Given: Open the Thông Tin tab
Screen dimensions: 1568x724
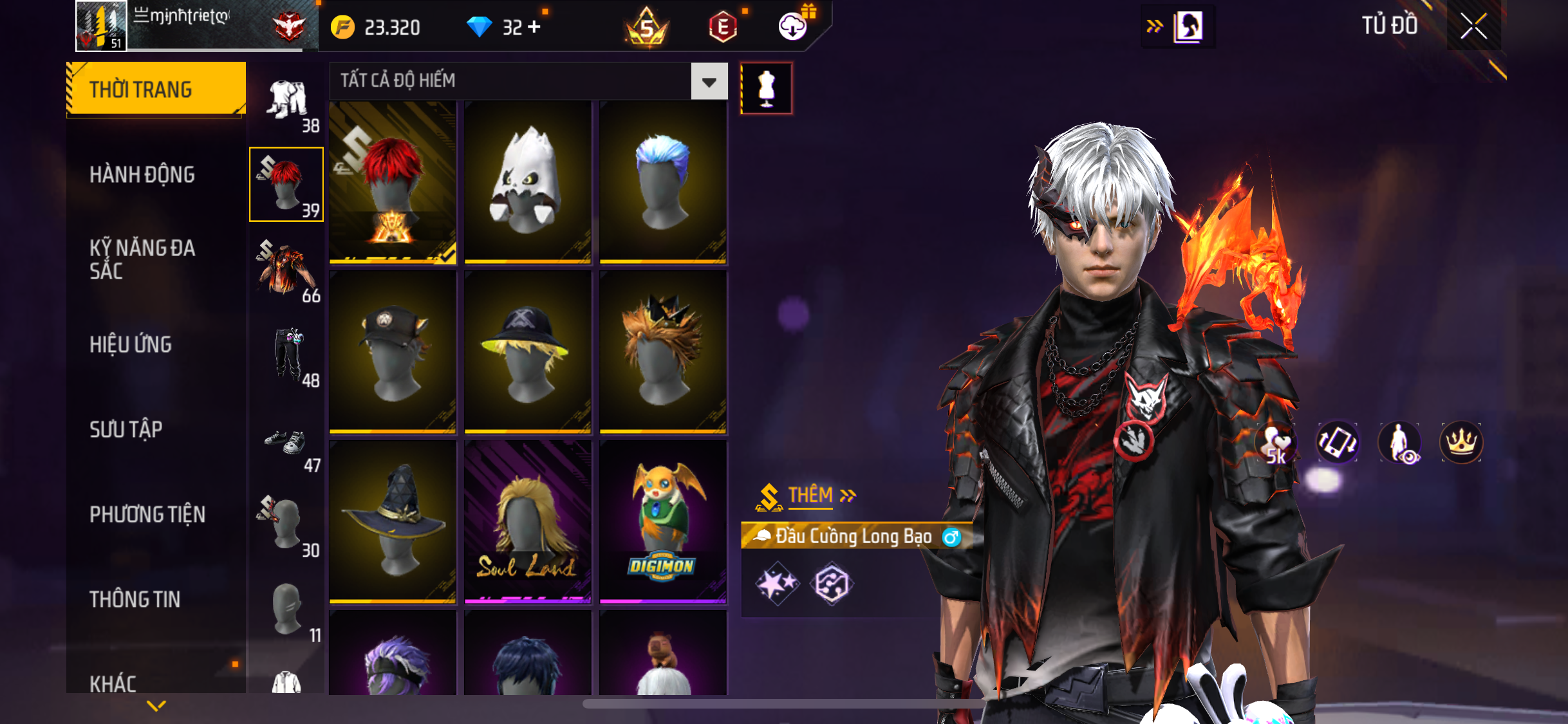Looking at the screenshot, I should tap(135, 599).
